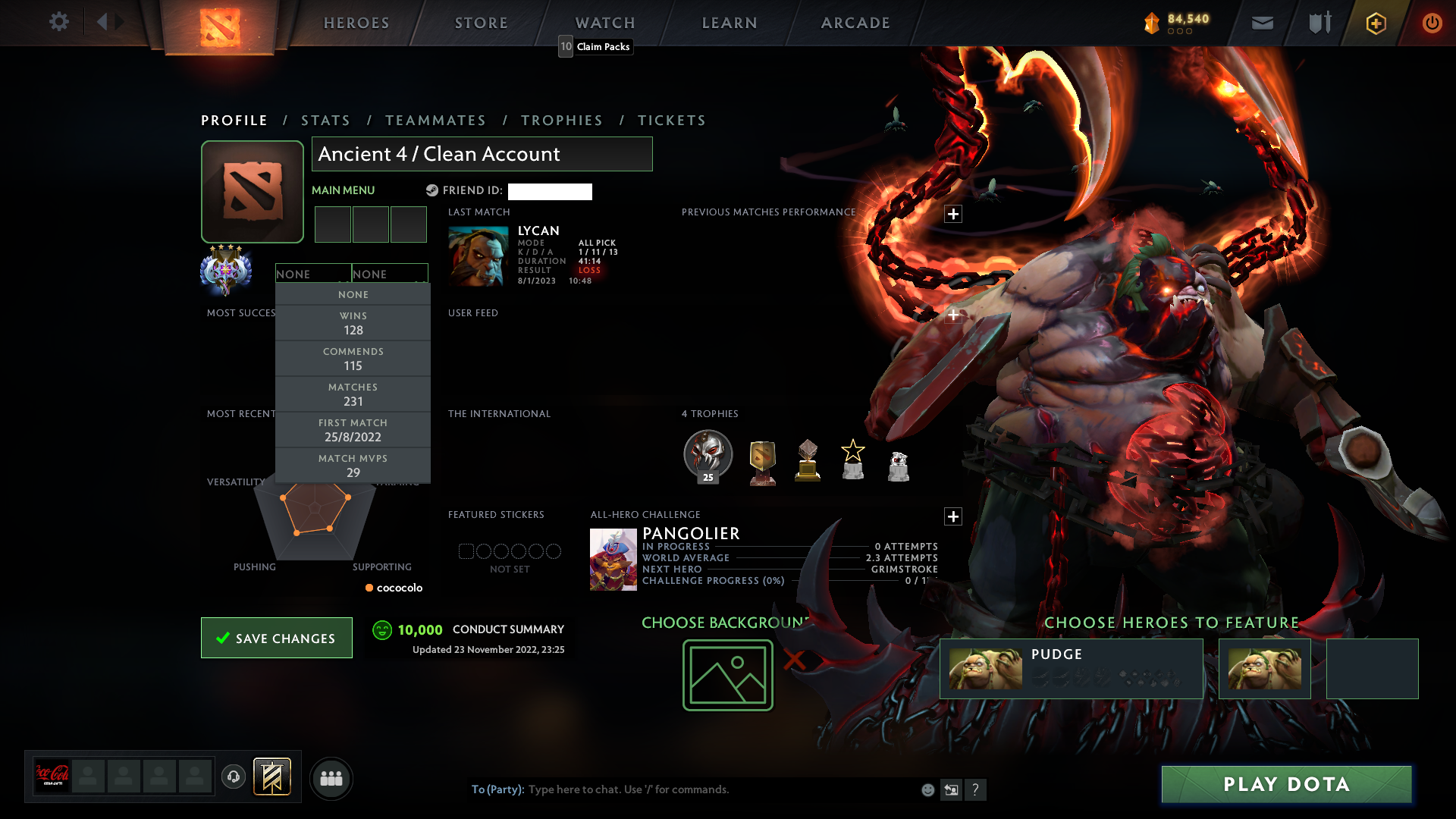Viewport: 1456px width, 819px height.
Task: Expand the All-Hero Challenge plus button
Action: (x=953, y=516)
